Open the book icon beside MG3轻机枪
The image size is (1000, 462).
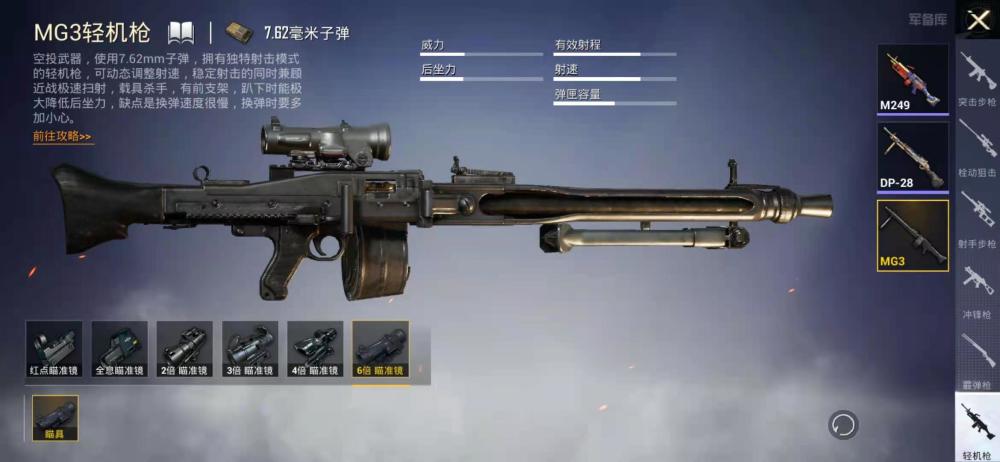click(181, 32)
